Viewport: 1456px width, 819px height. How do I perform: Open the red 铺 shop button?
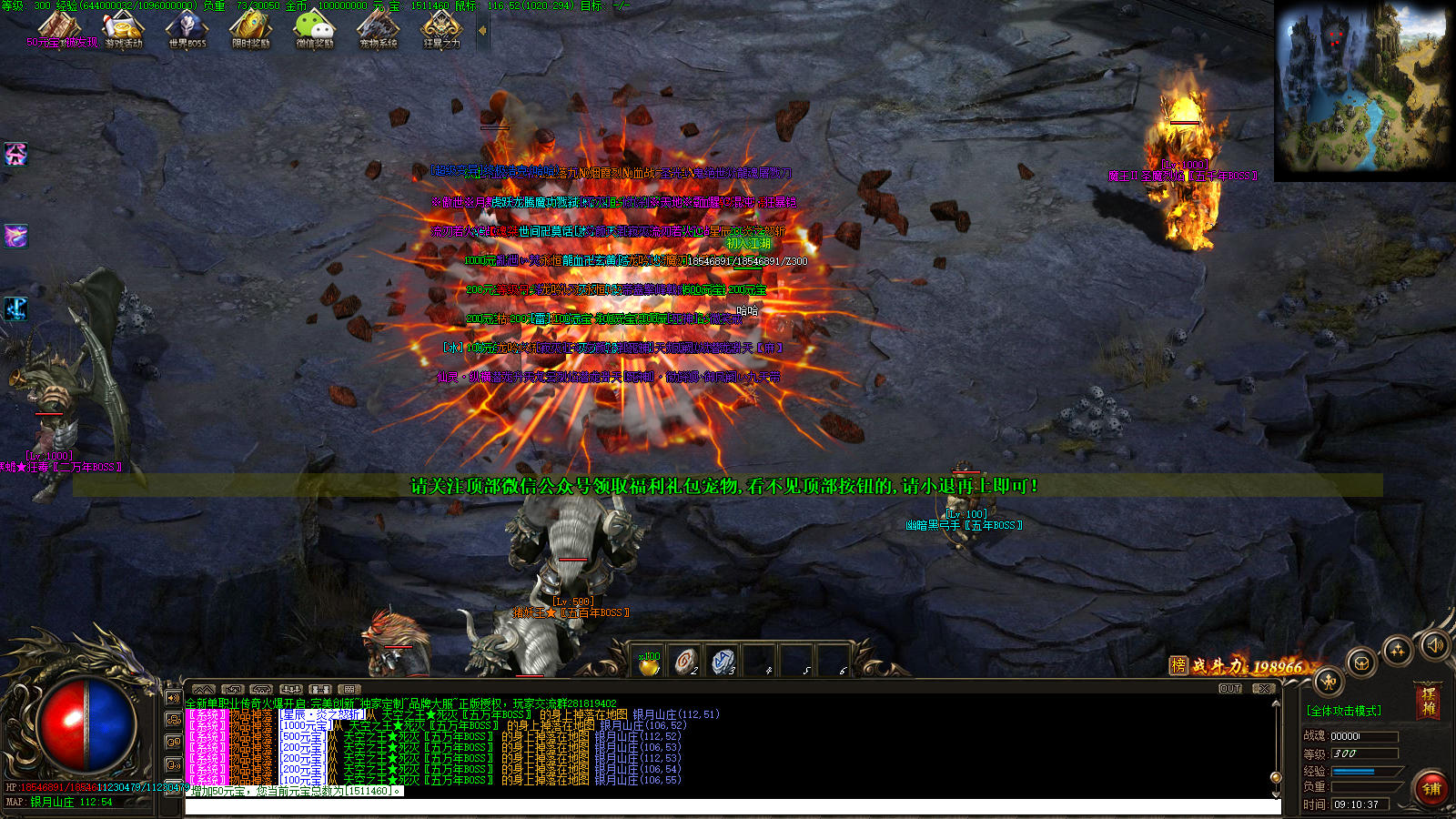1431,788
